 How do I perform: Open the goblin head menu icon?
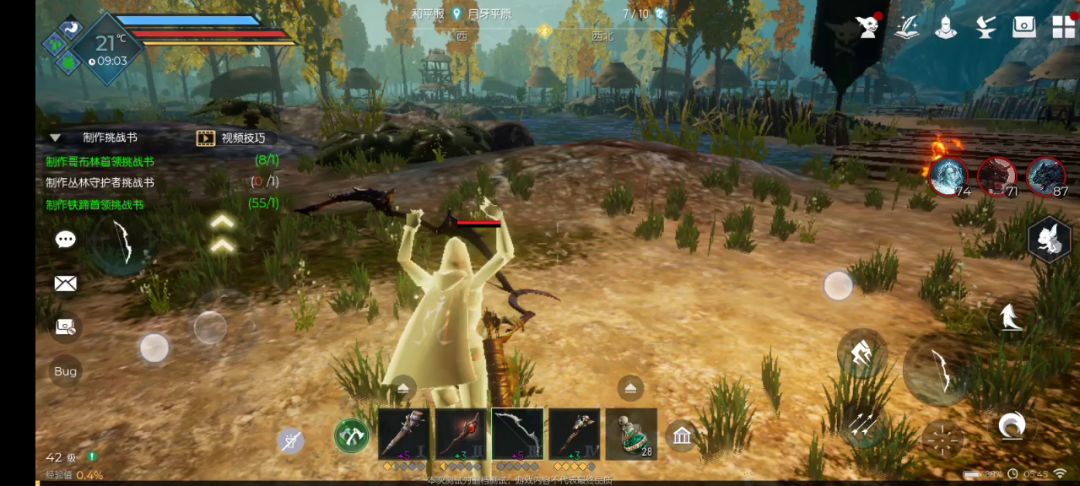[x=868, y=27]
